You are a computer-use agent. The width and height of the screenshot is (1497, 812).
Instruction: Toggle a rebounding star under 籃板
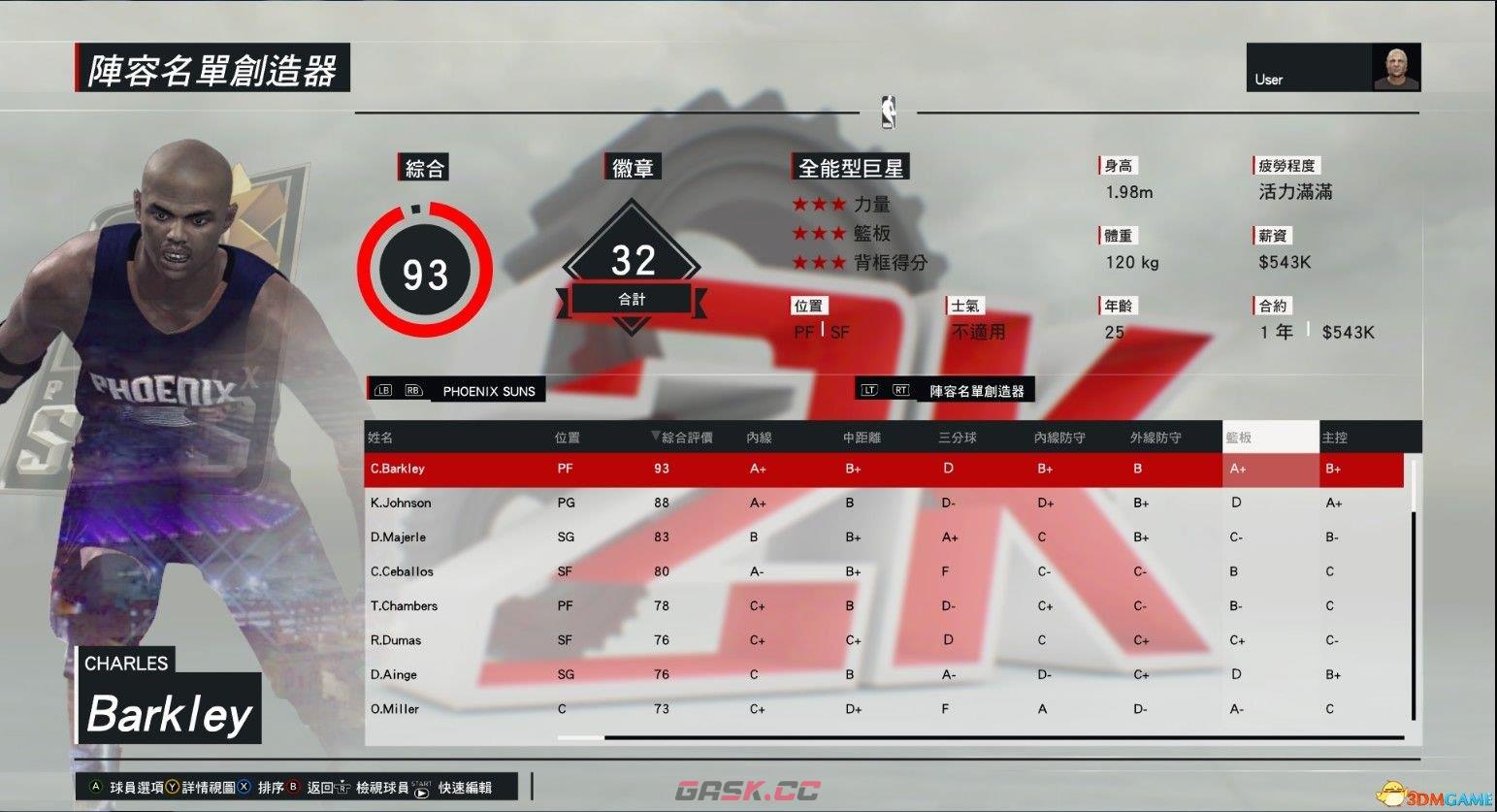820,233
